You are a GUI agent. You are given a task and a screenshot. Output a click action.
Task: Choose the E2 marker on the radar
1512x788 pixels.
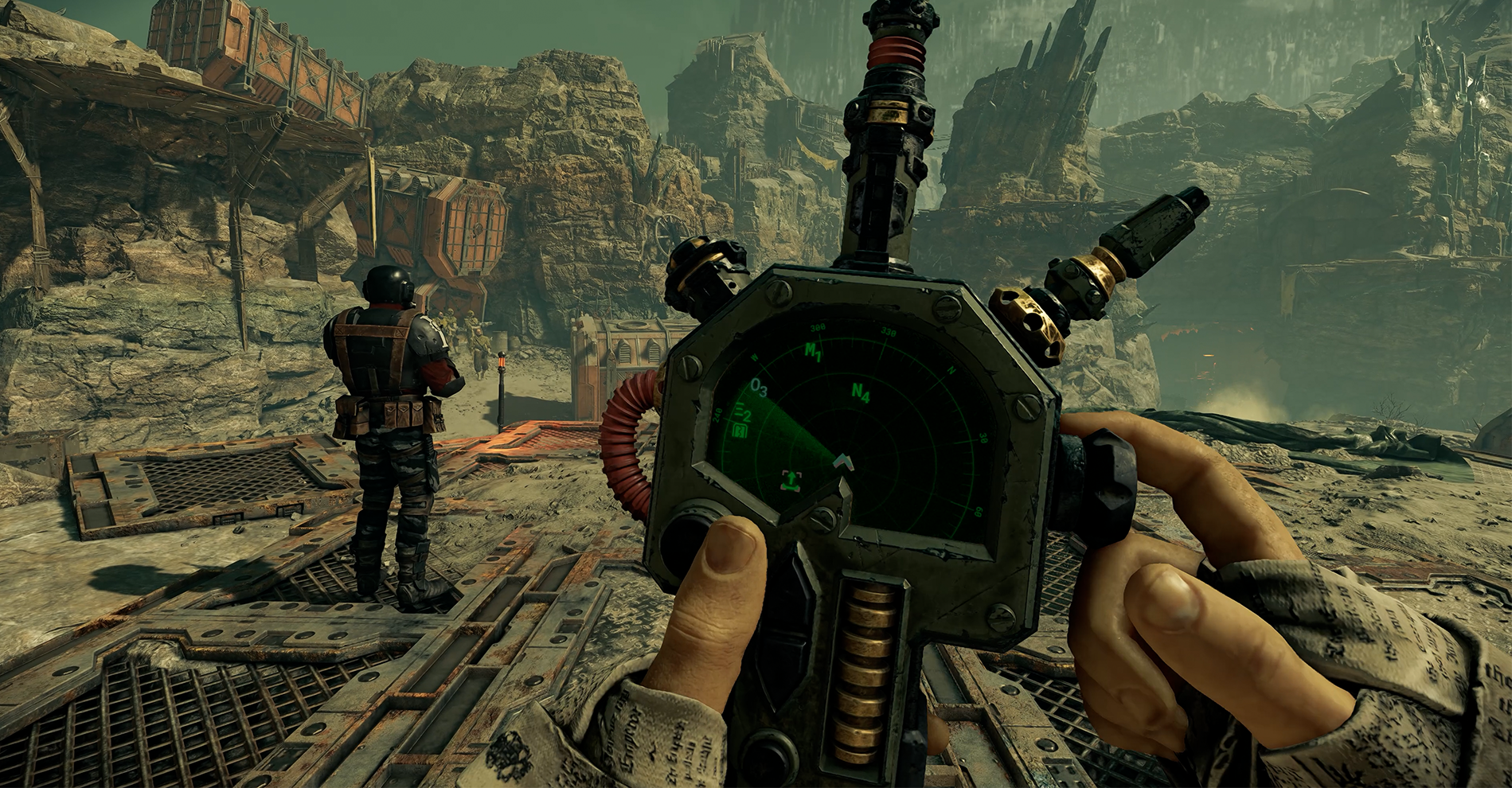point(744,414)
